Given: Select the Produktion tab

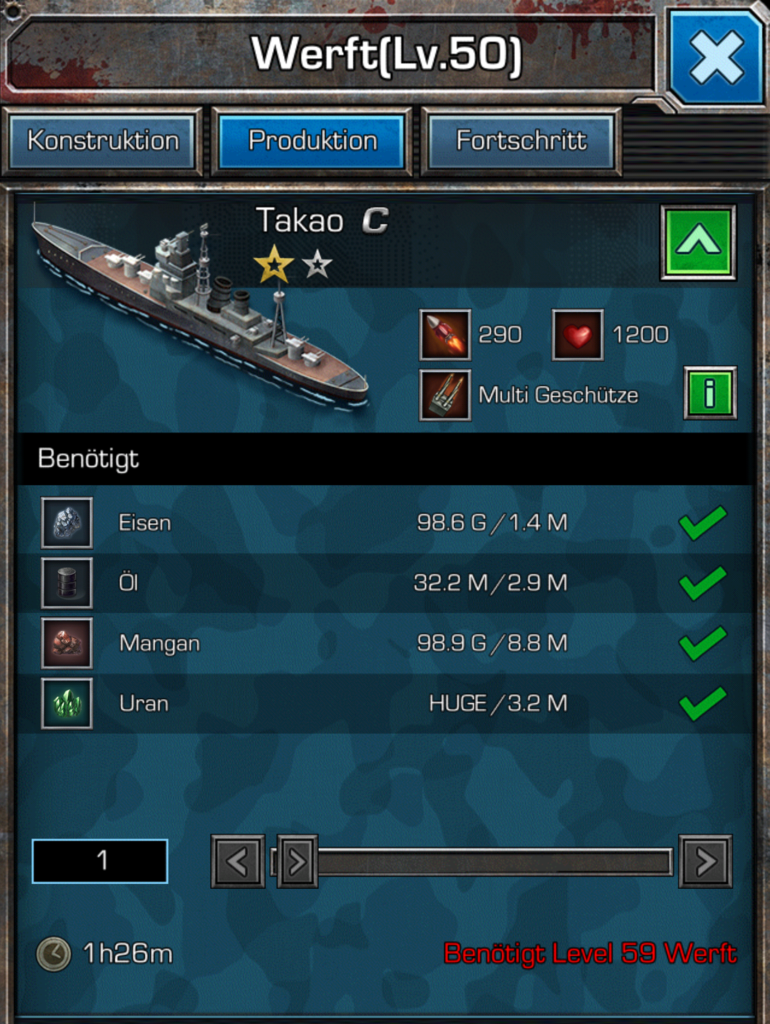Looking at the screenshot, I should click(x=313, y=141).
